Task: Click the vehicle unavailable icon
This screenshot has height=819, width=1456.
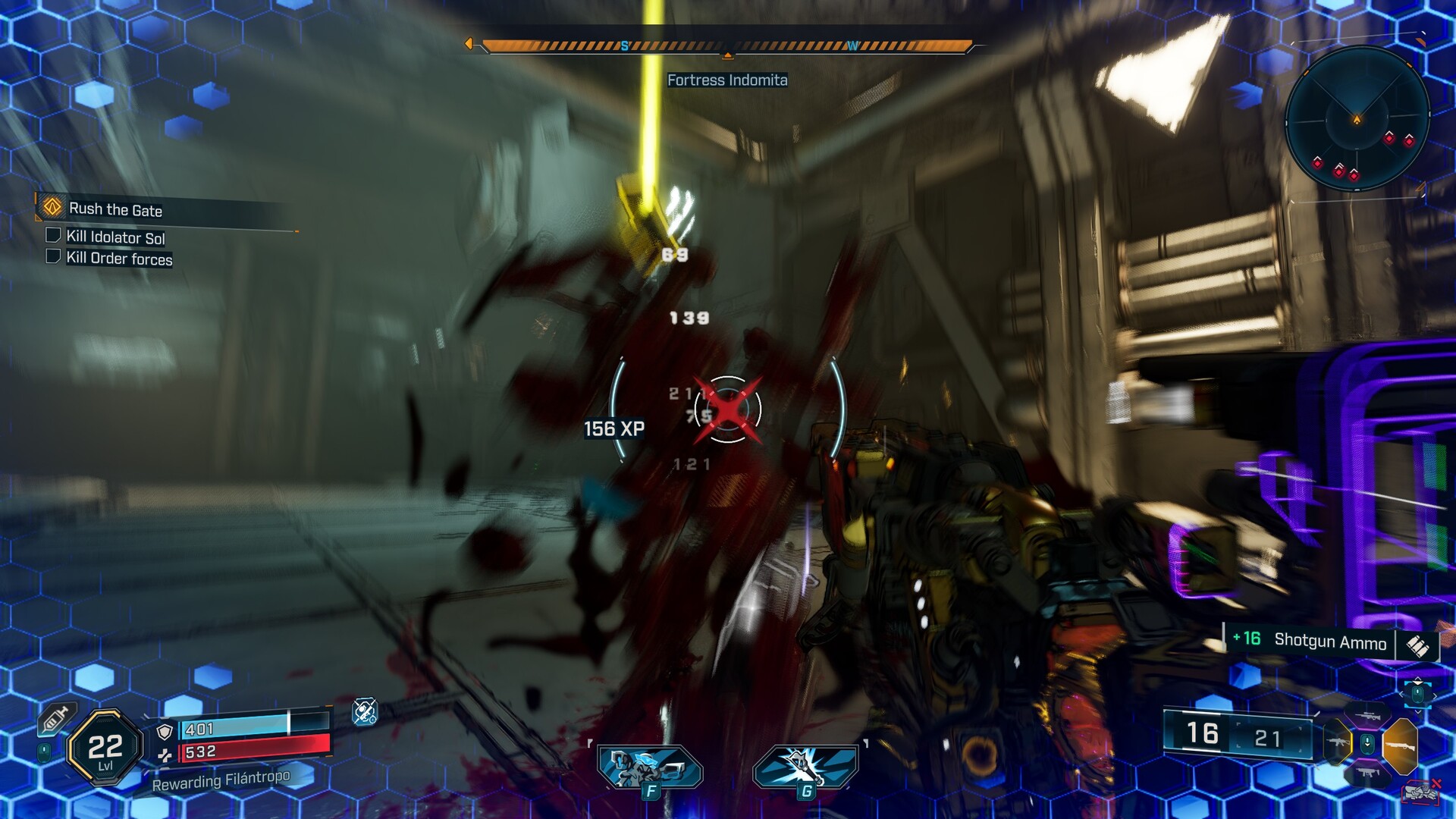Action: [1421, 791]
